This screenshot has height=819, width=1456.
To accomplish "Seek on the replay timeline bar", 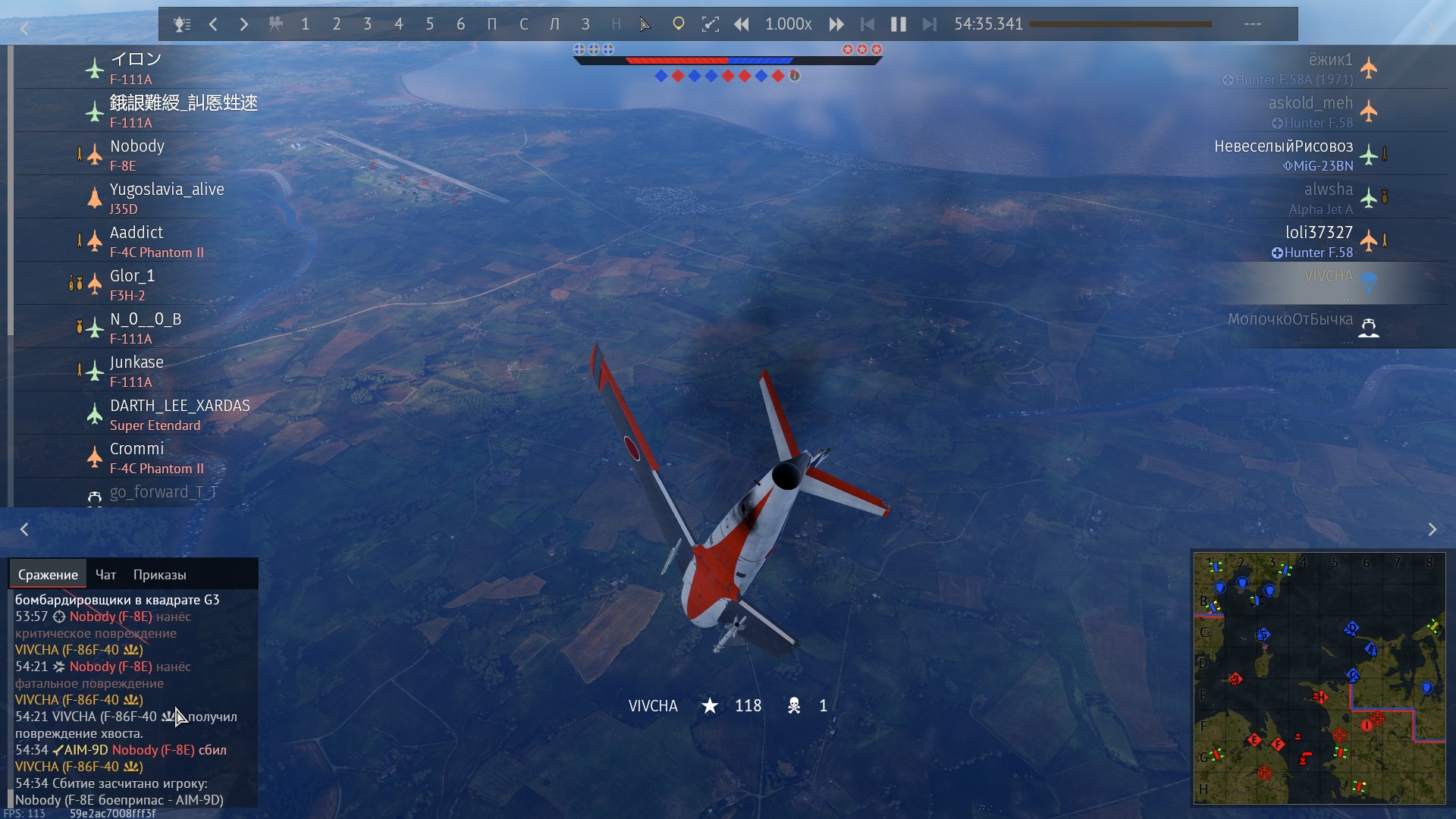I will (x=1120, y=24).
